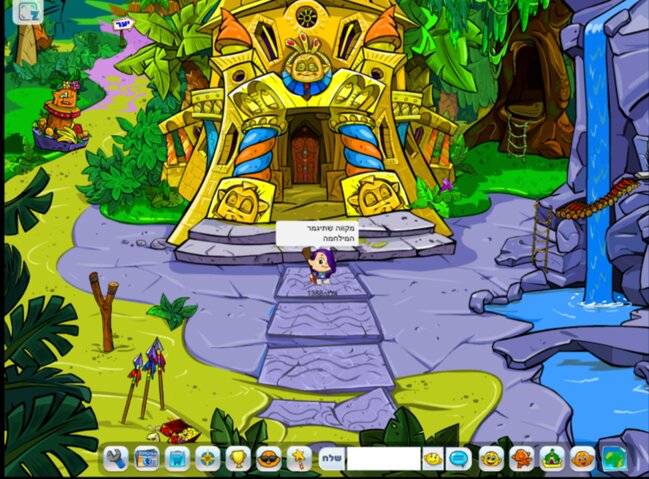Click the orange monkey head icon
The width and height of the screenshot is (649, 479).
[x=582, y=459]
